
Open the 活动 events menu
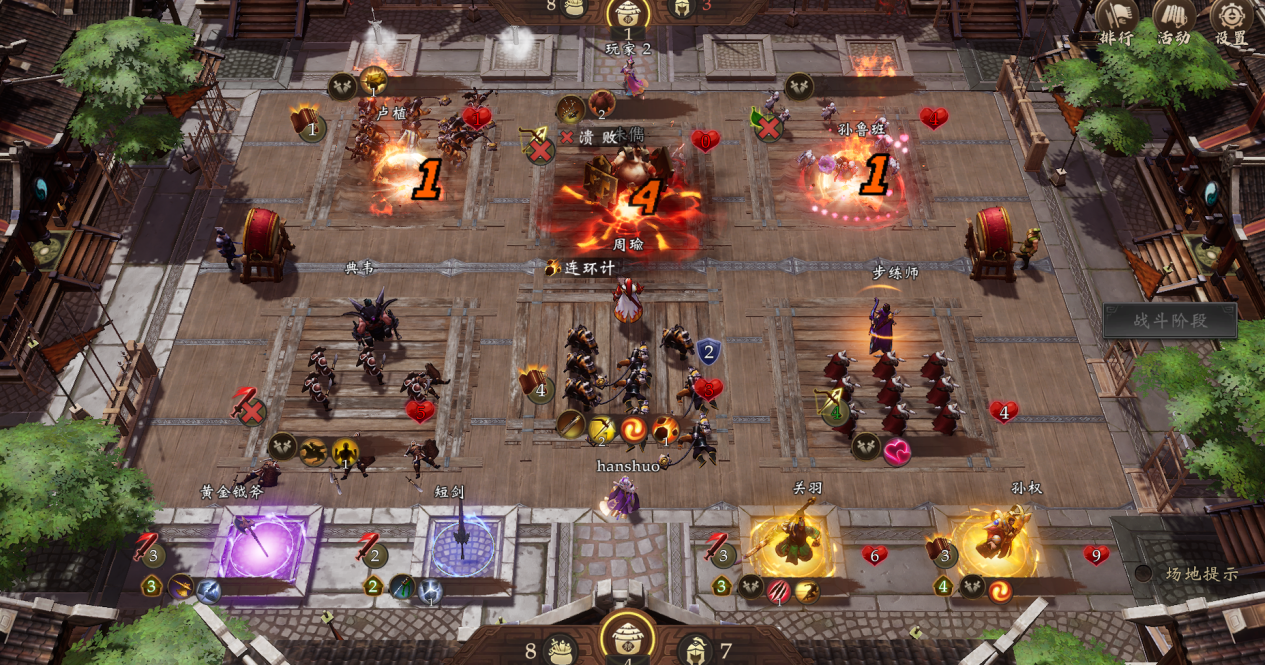[x=1174, y=20]
